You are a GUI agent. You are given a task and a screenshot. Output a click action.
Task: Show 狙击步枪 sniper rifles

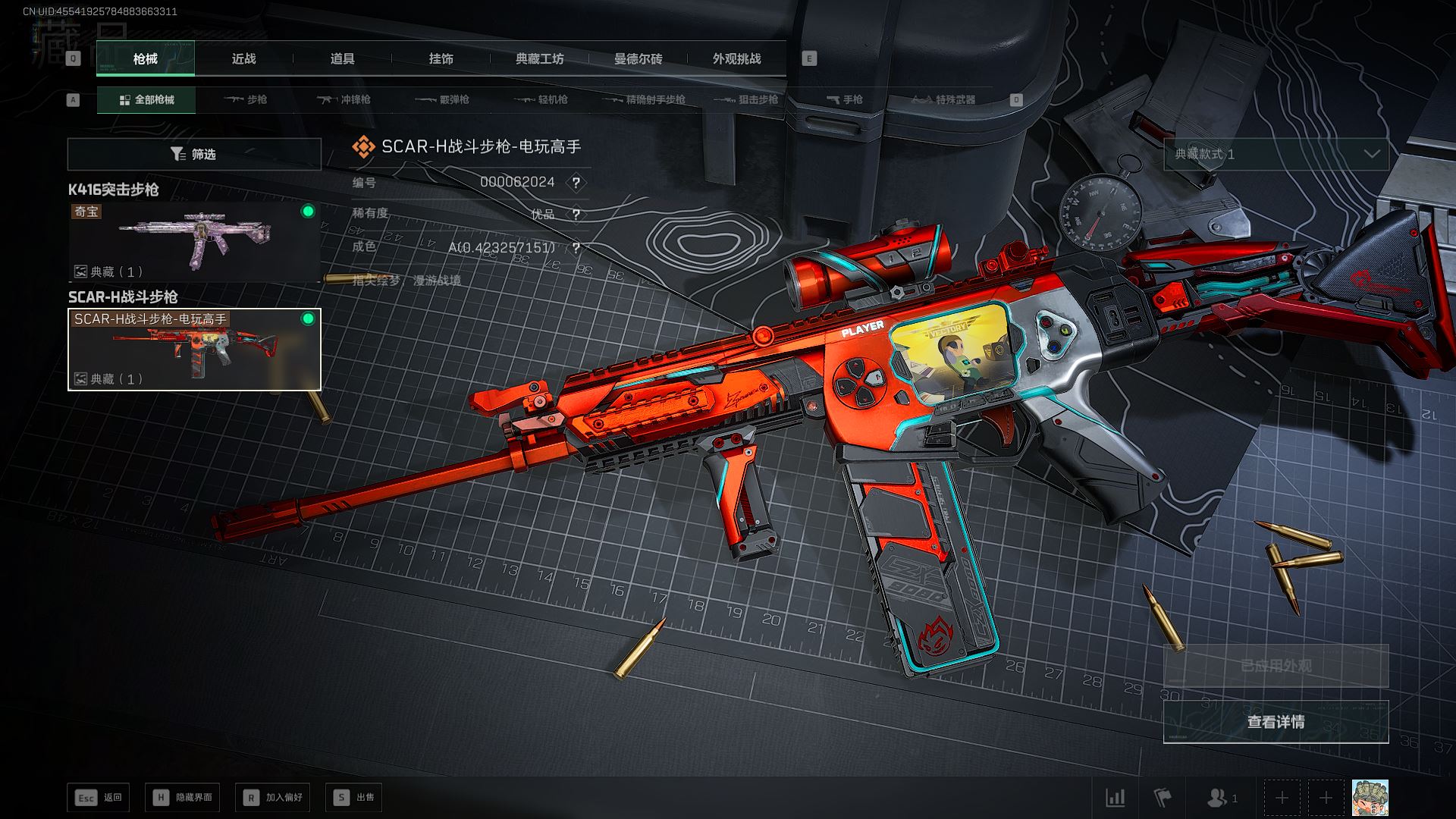[747, 100]
